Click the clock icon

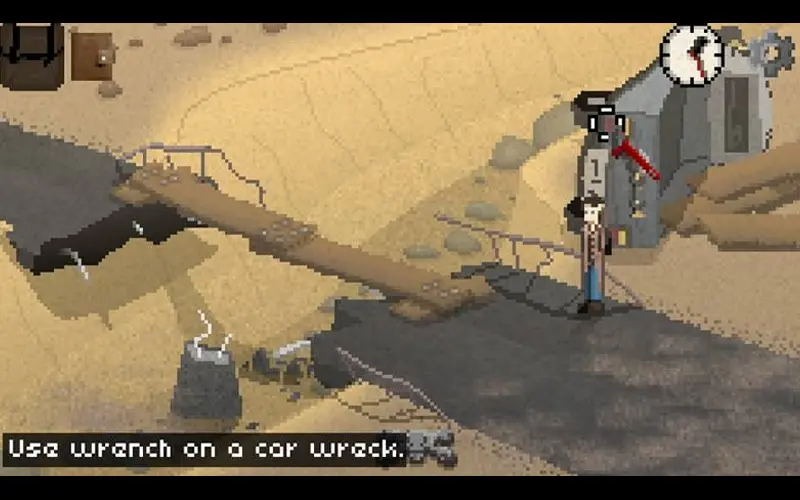(692, 53)
